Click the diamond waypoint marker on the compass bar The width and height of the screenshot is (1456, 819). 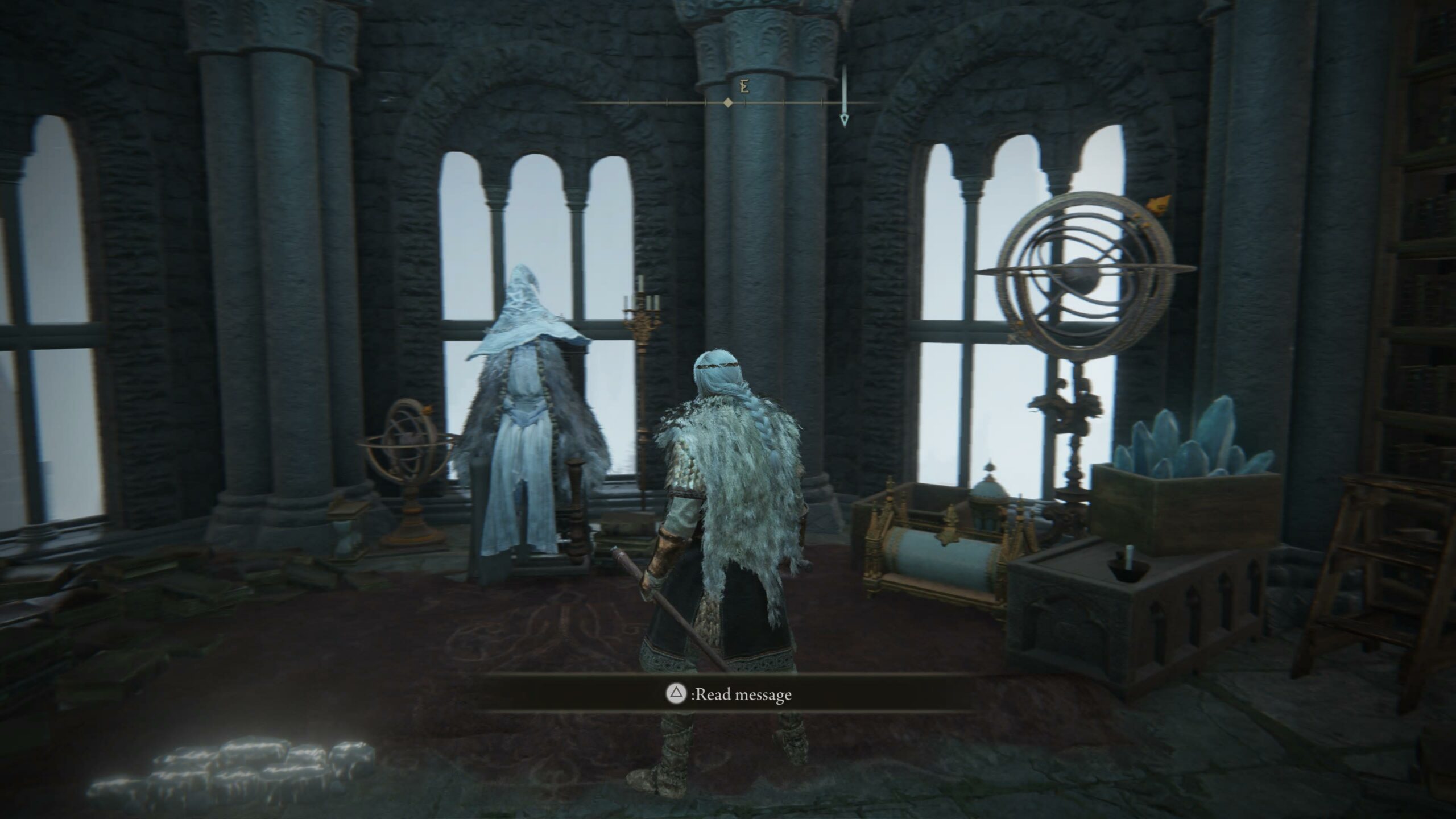coord(728,103)
